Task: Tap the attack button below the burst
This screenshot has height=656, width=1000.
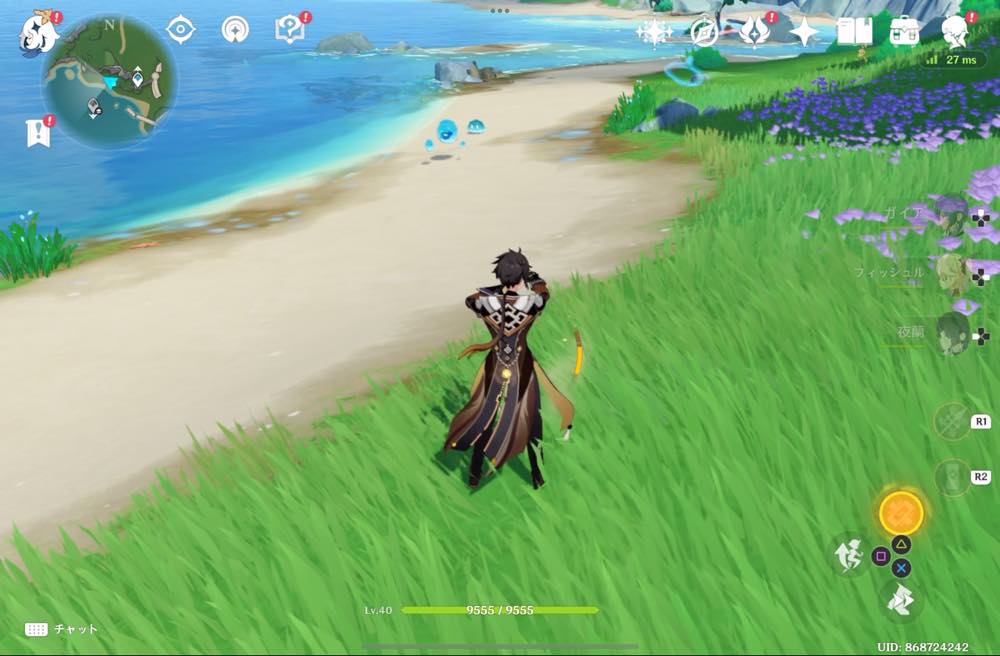Action: point(900,600)
